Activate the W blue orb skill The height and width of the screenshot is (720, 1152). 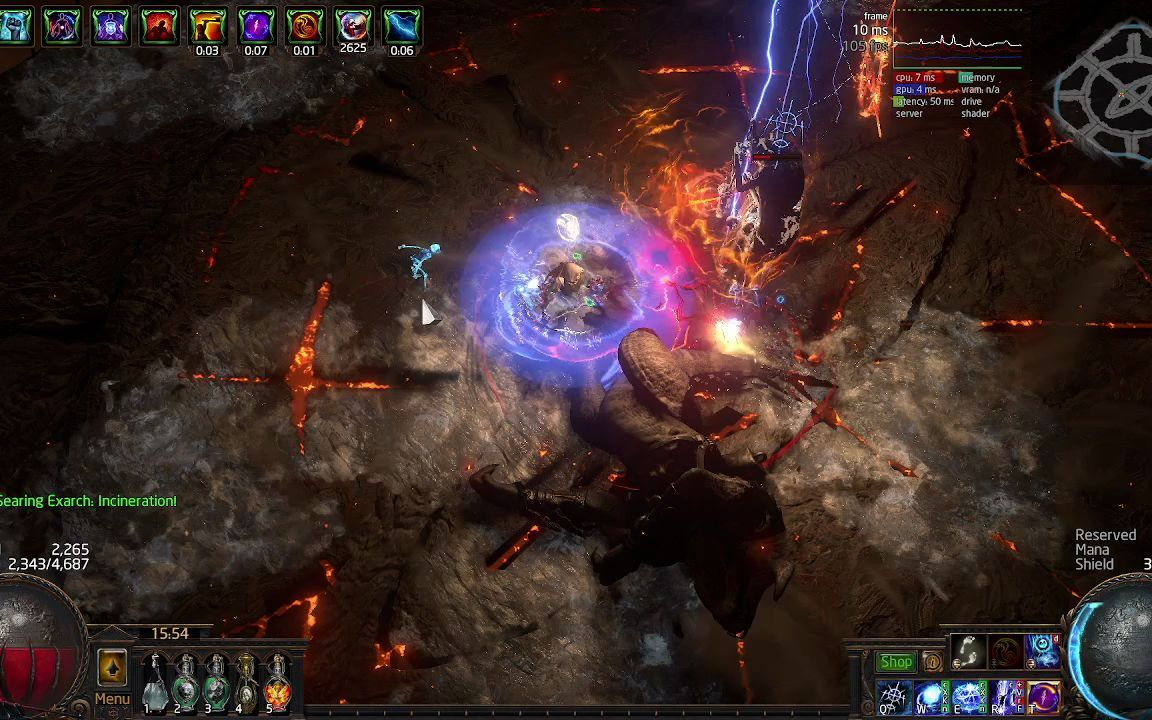(930, 696)
